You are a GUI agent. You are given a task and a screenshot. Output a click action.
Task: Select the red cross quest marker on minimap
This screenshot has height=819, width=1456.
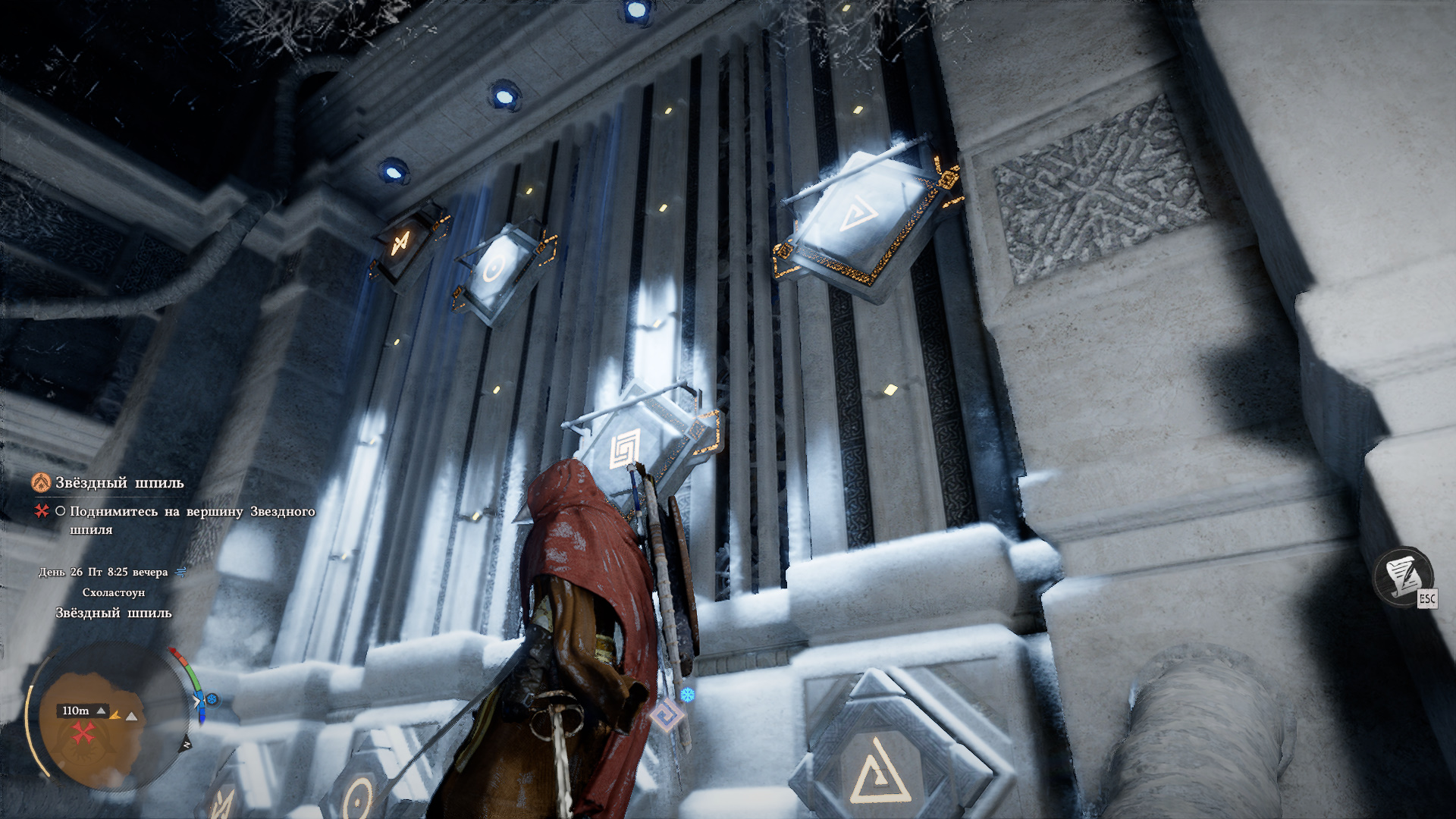(82, 733)
